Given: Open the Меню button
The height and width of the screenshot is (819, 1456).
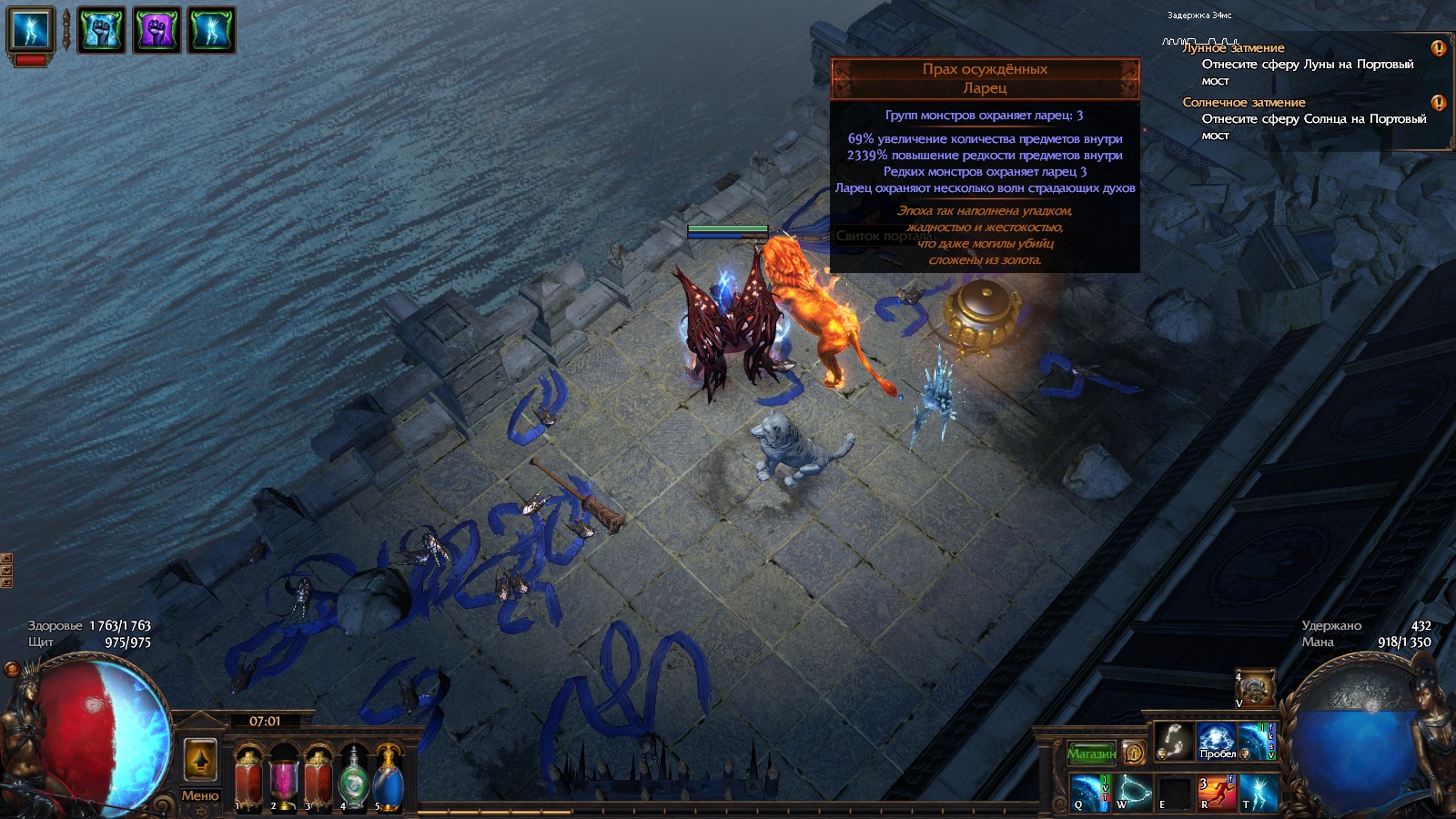Looking at the screenshot, I should click(202, 795).
